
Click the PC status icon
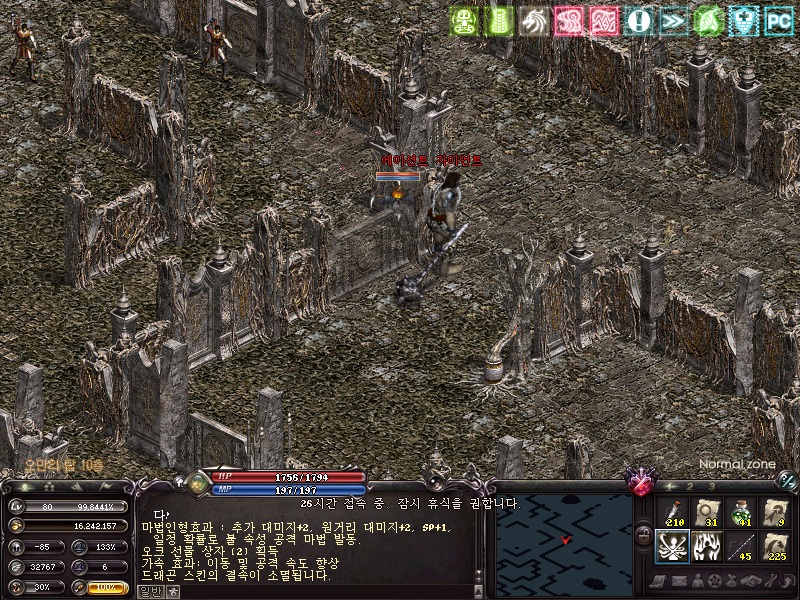[x=778, y=20]
